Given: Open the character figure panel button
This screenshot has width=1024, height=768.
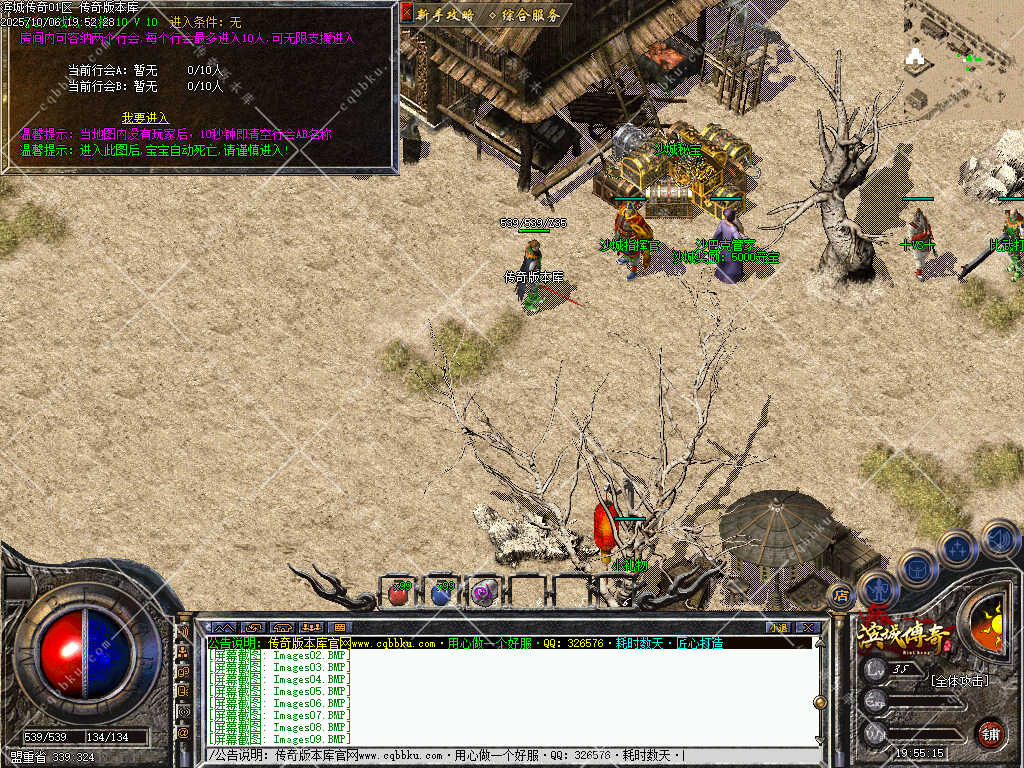Looking at the screenshot, I should click(876, 589).
